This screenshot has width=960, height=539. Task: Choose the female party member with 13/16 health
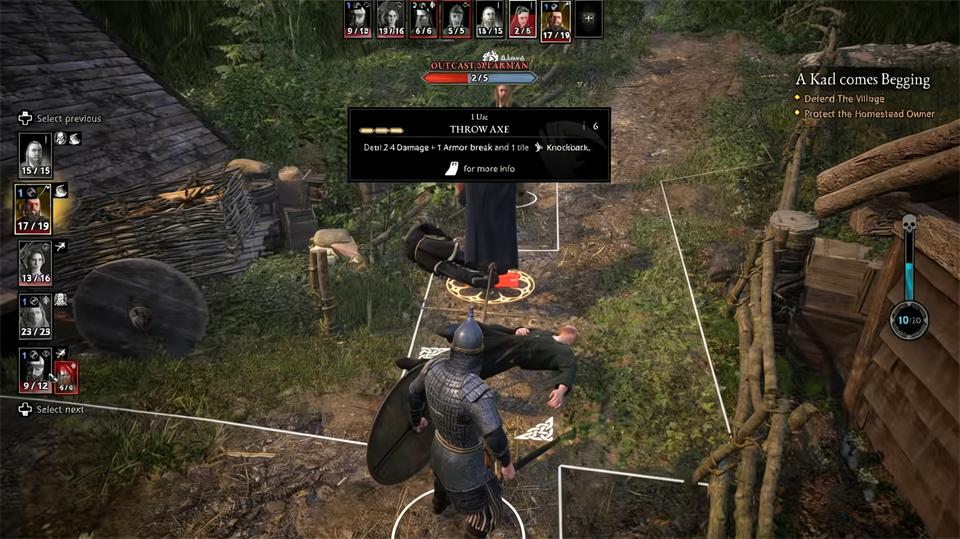[35, 263]
